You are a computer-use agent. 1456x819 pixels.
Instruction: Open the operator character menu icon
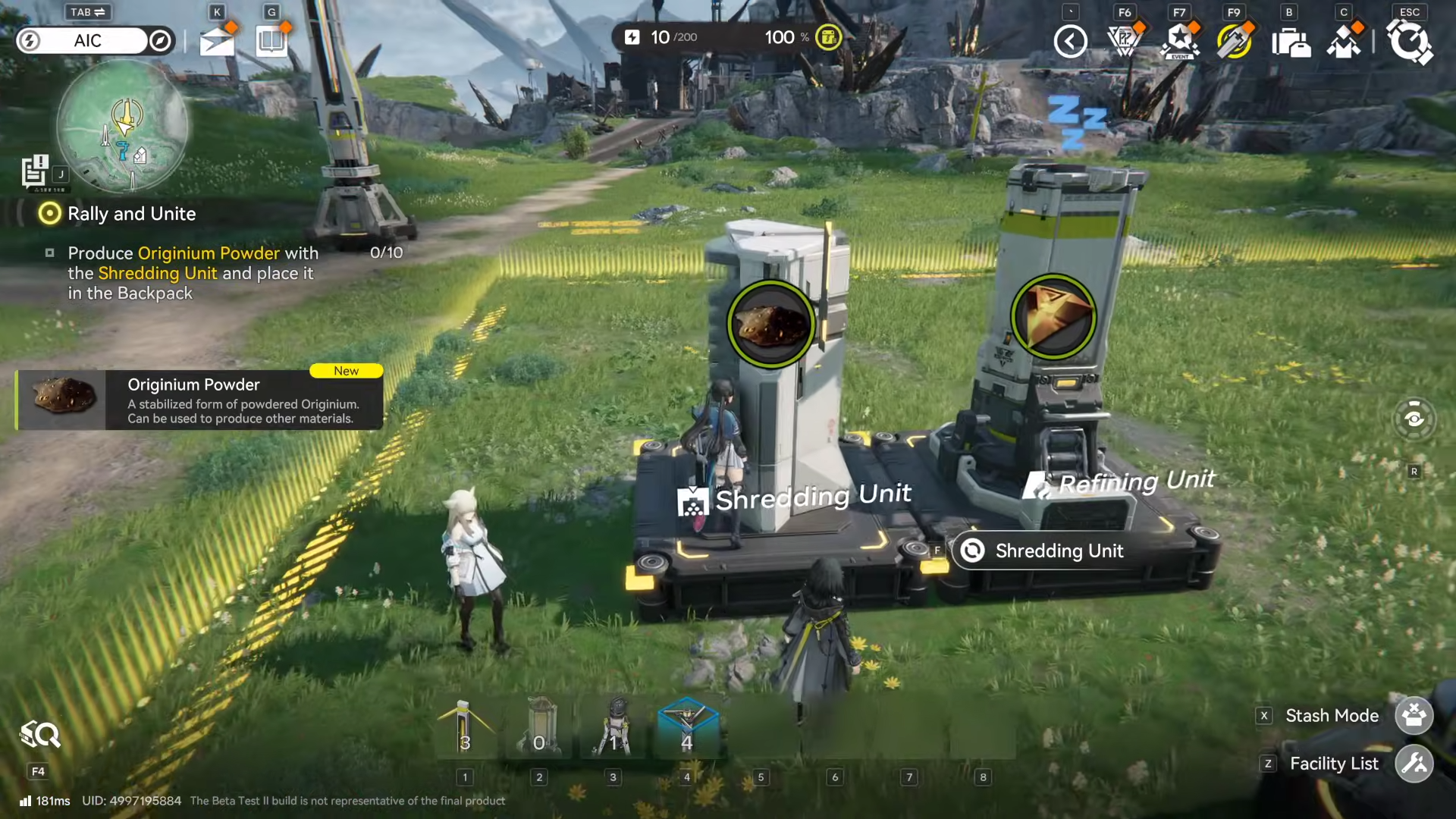pyautogui.click(x=1344, y=42)
